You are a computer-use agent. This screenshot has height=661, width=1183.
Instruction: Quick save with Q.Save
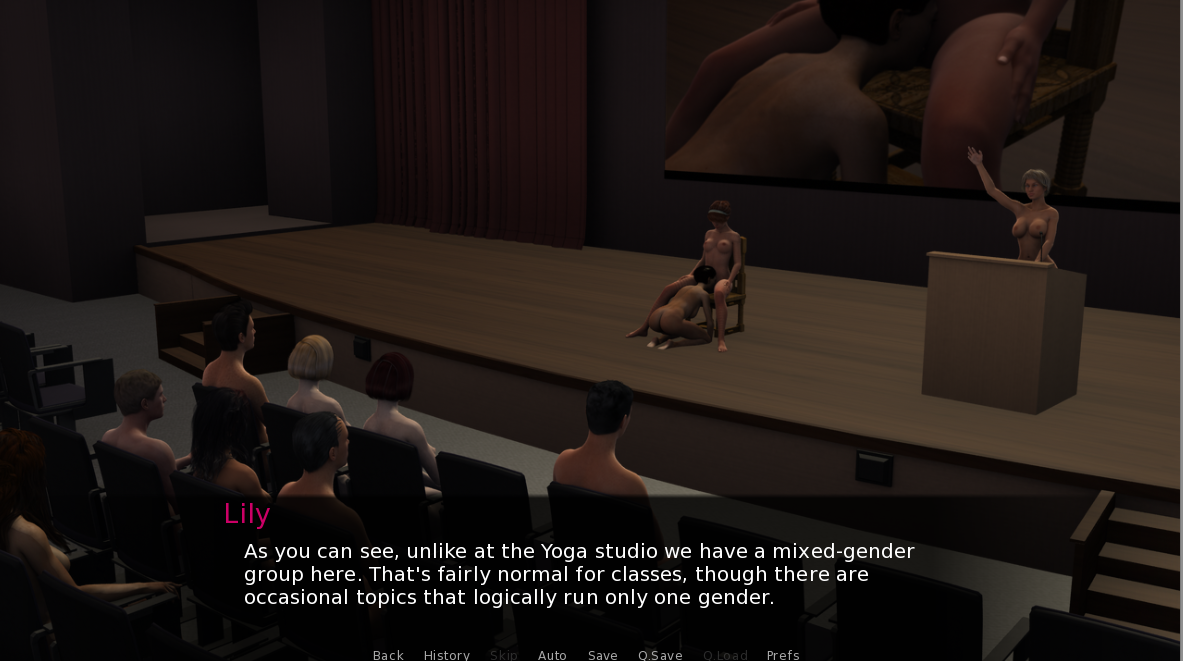pos(660,655)
